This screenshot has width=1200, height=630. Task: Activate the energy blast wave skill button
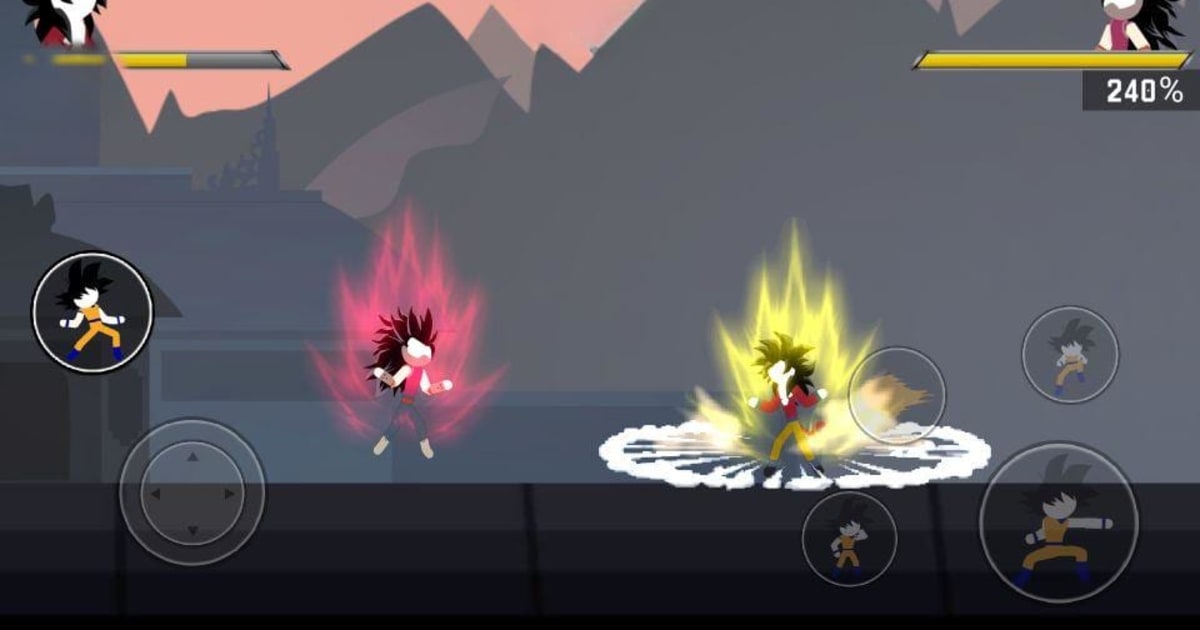click(x=897, y=395)
